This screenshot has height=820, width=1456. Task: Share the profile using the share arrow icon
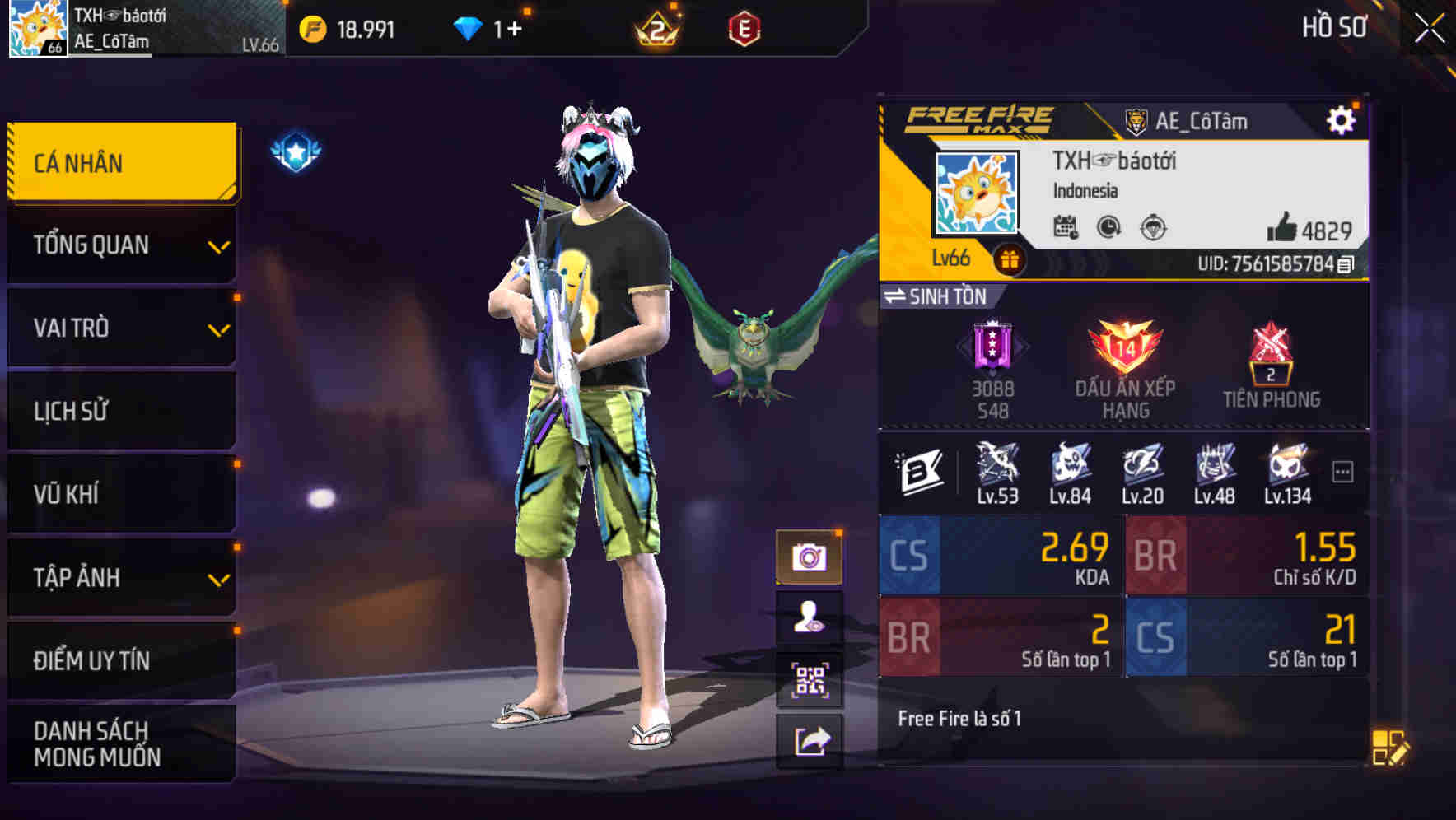tap(811, 739)
